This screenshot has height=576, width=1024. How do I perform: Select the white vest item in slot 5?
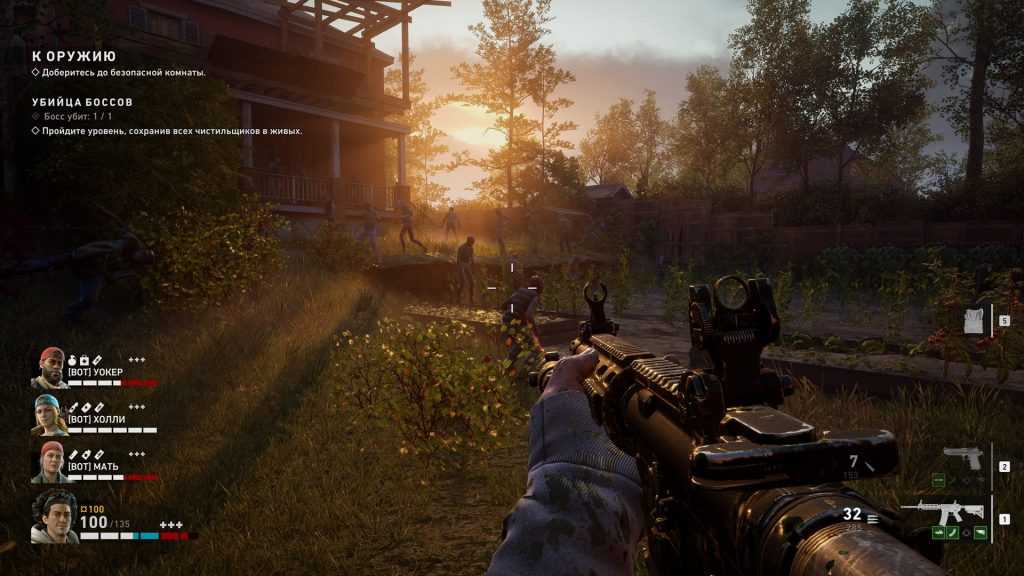pos(974,321)
